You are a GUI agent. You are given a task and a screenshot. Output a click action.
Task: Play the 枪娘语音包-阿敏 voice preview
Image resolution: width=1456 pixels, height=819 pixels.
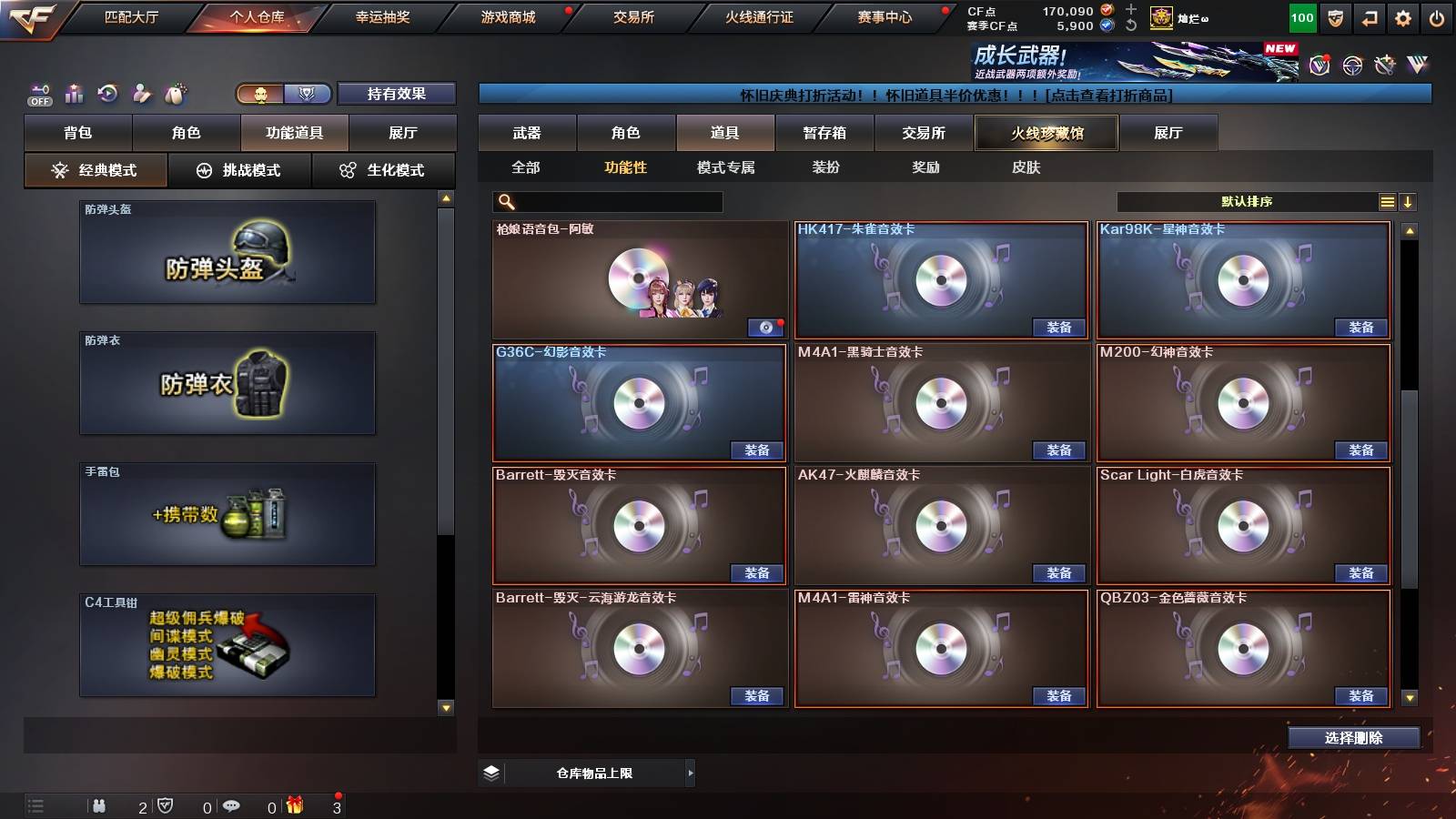(764, 328)
